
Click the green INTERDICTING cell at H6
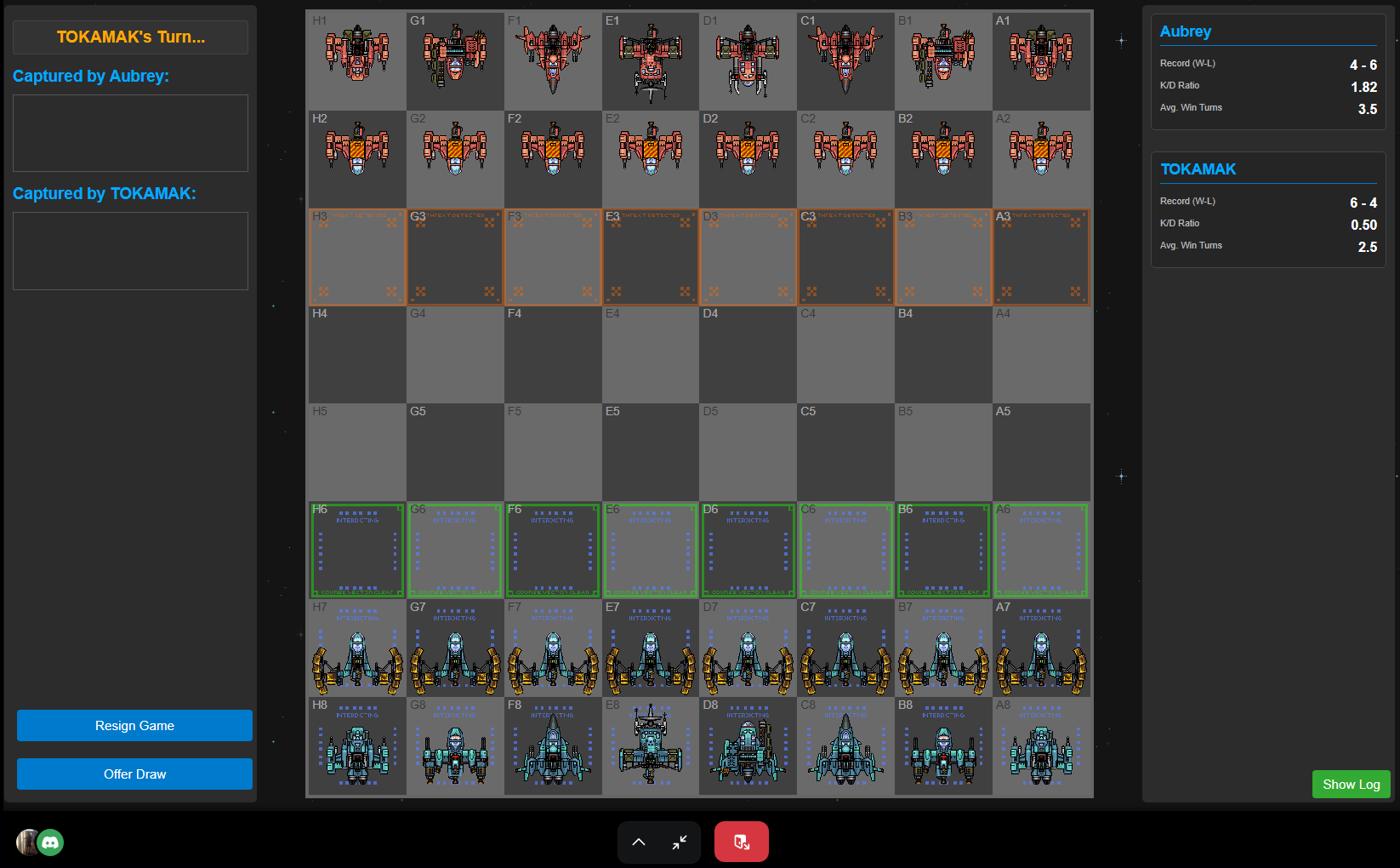356,551
